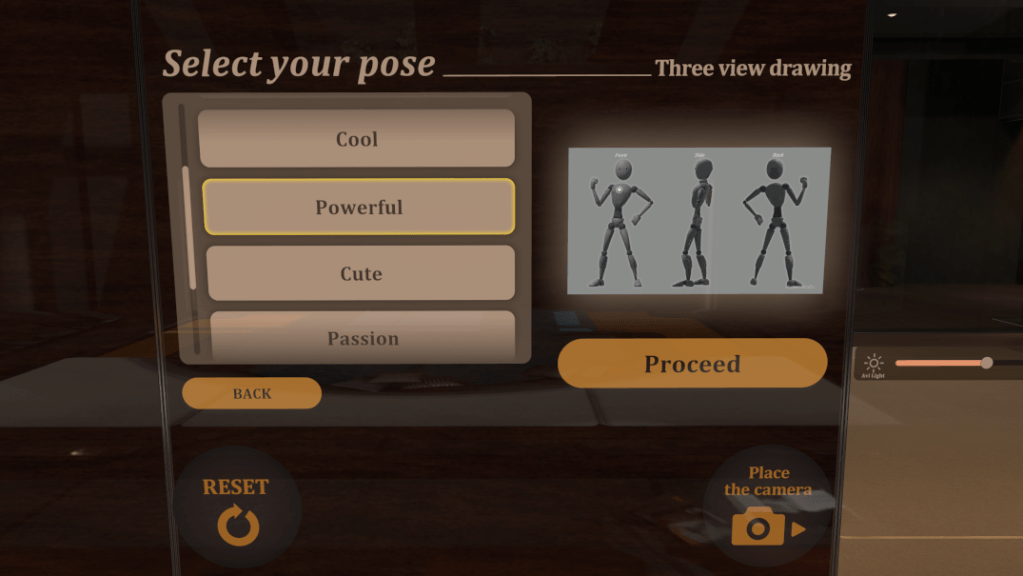Adjust the light brightness slider
Image resolution: width=1023 pixels, height=576 pixels.
(x=986, y=363)
